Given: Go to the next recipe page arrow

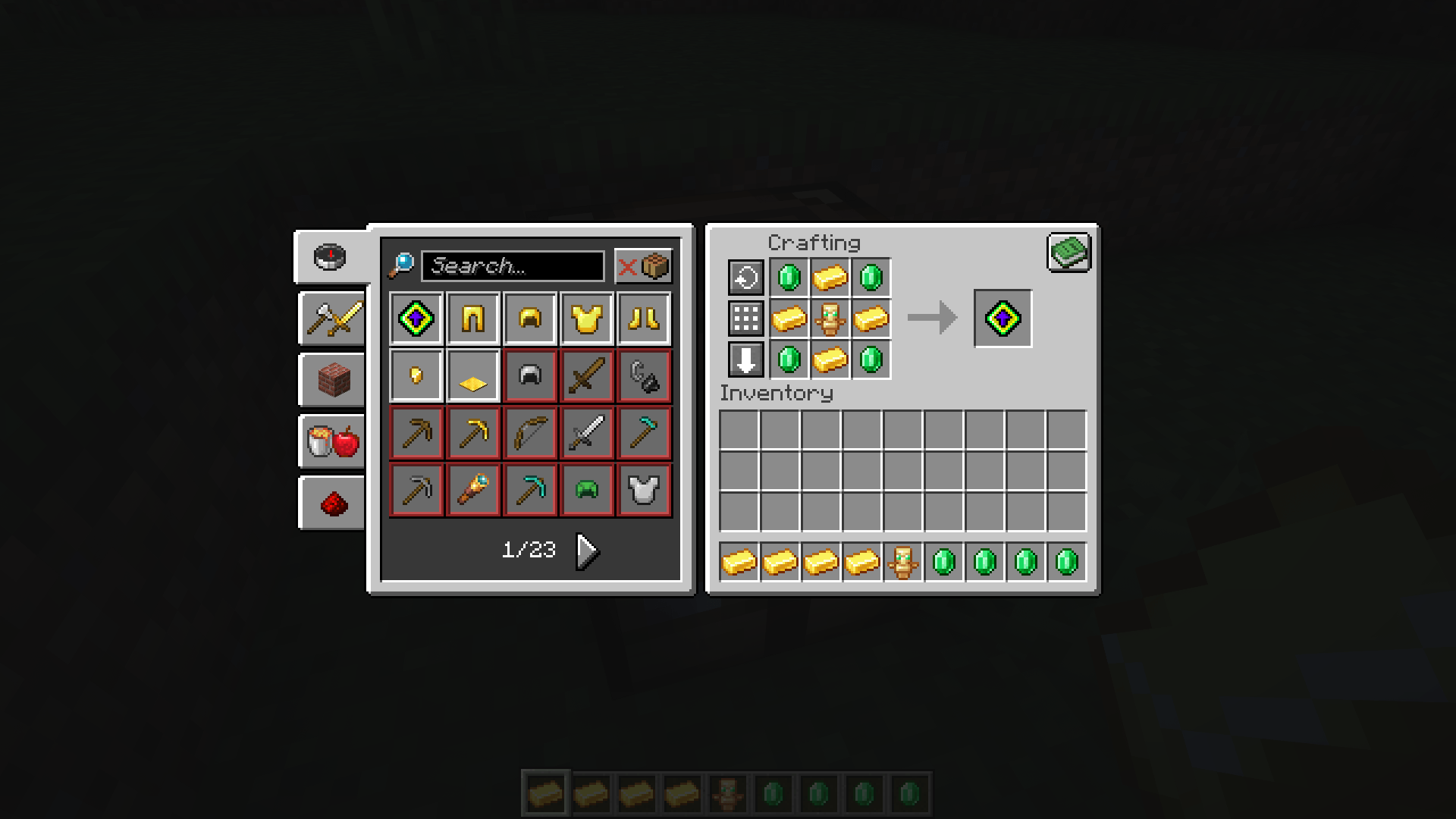Looking at the screenshot, I should [586, 551].
